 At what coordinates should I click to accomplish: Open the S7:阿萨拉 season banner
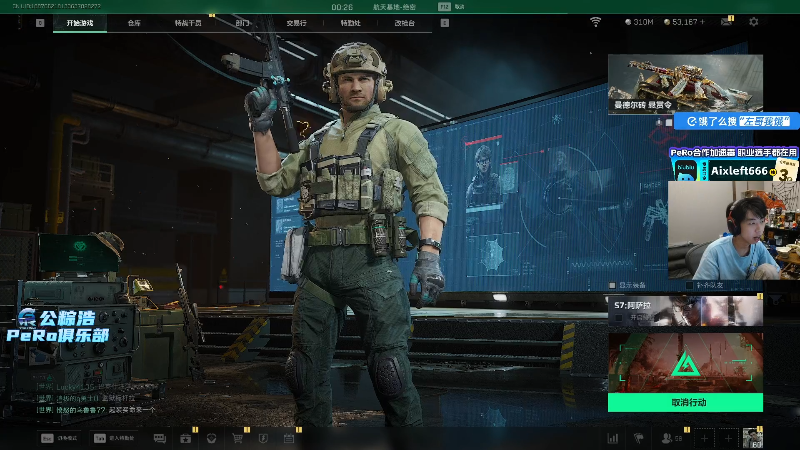[685, 310]
